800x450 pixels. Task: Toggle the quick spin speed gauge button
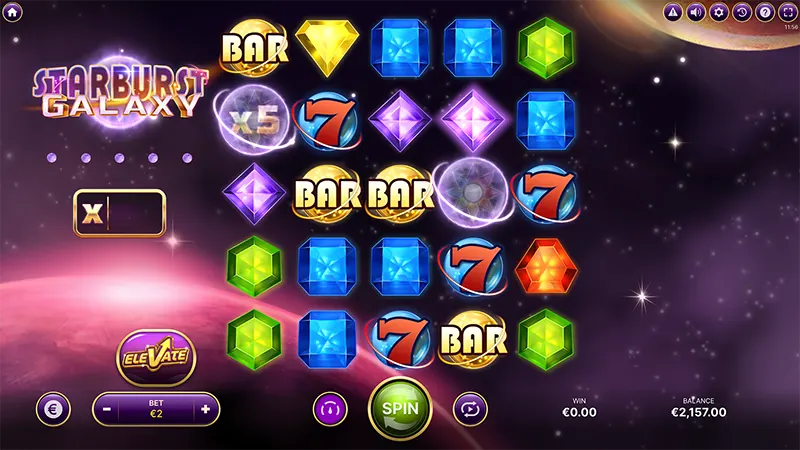tap(330, 408)
